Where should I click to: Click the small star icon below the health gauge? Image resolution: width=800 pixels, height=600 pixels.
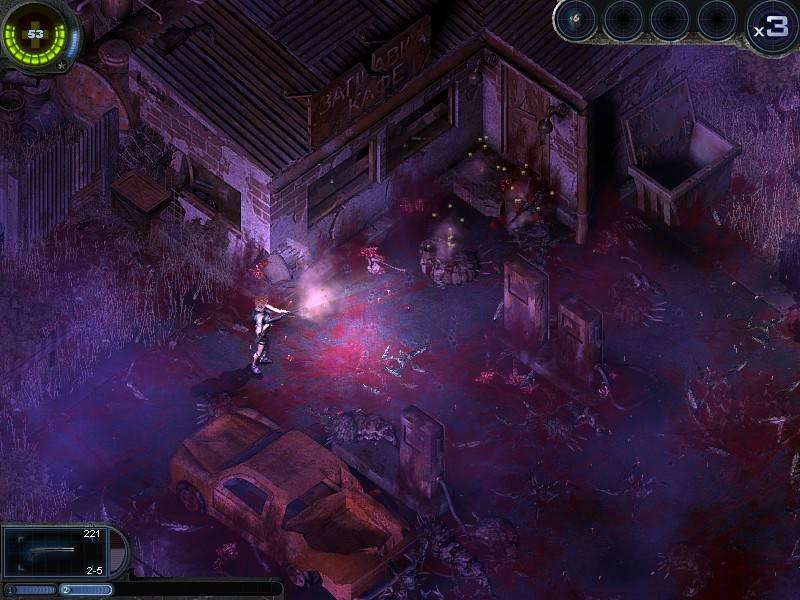62,67
